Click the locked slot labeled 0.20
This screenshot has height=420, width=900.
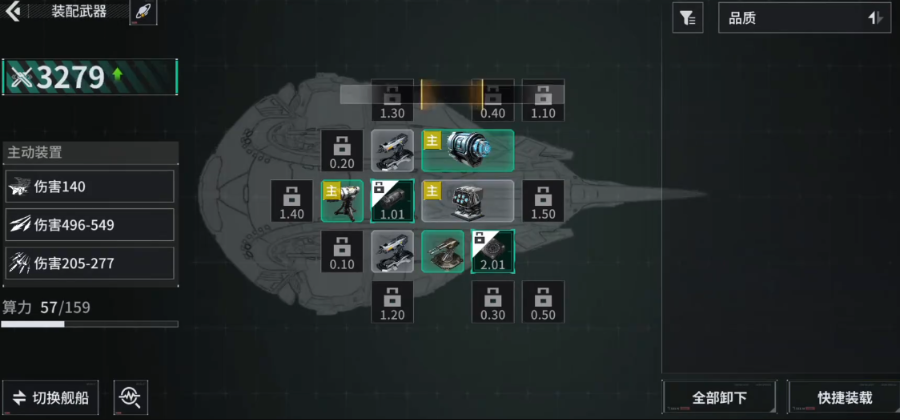(342, 150)
